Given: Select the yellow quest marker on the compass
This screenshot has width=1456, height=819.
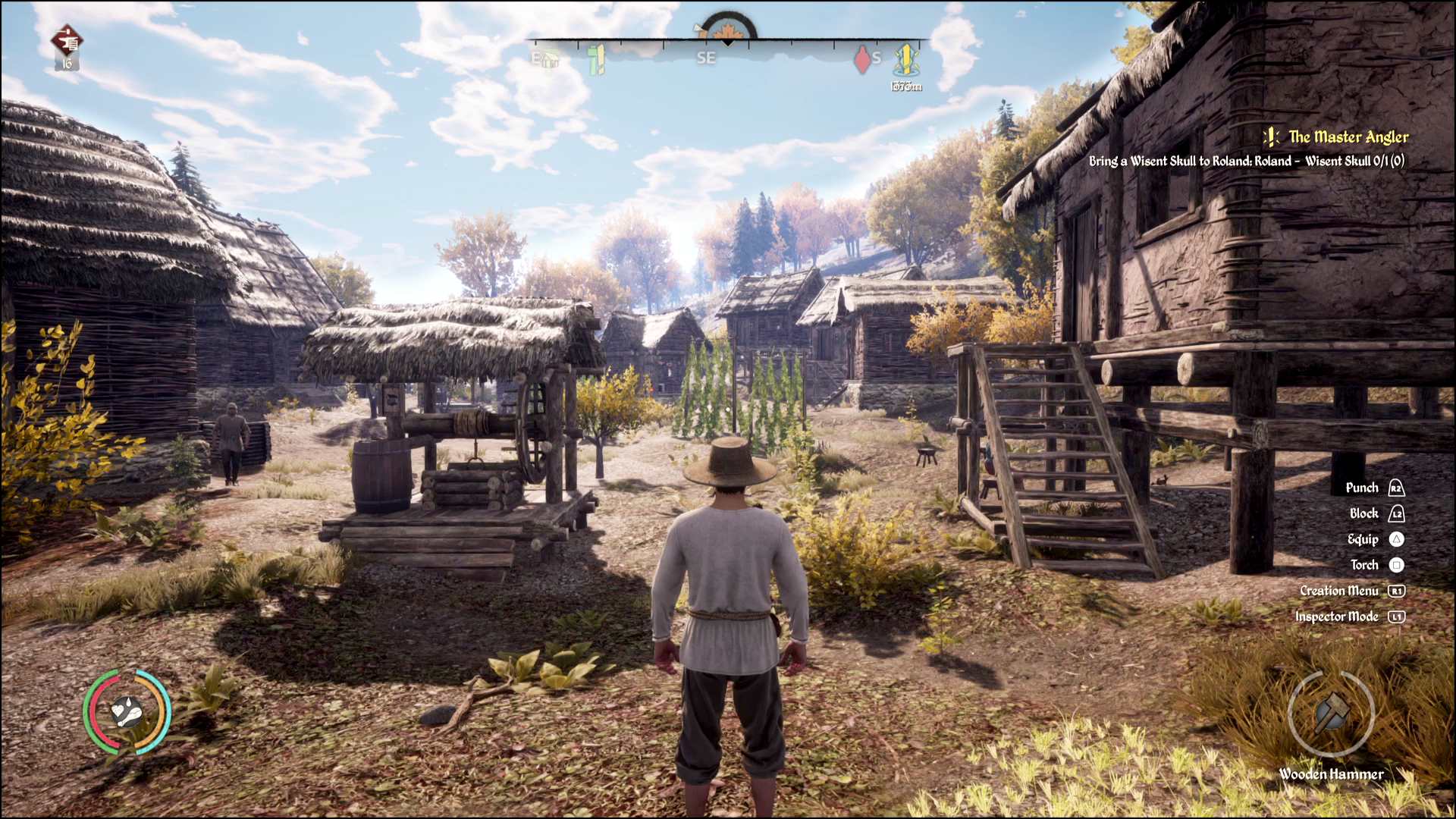Looking at the screenshot, I should click(905, 59).
